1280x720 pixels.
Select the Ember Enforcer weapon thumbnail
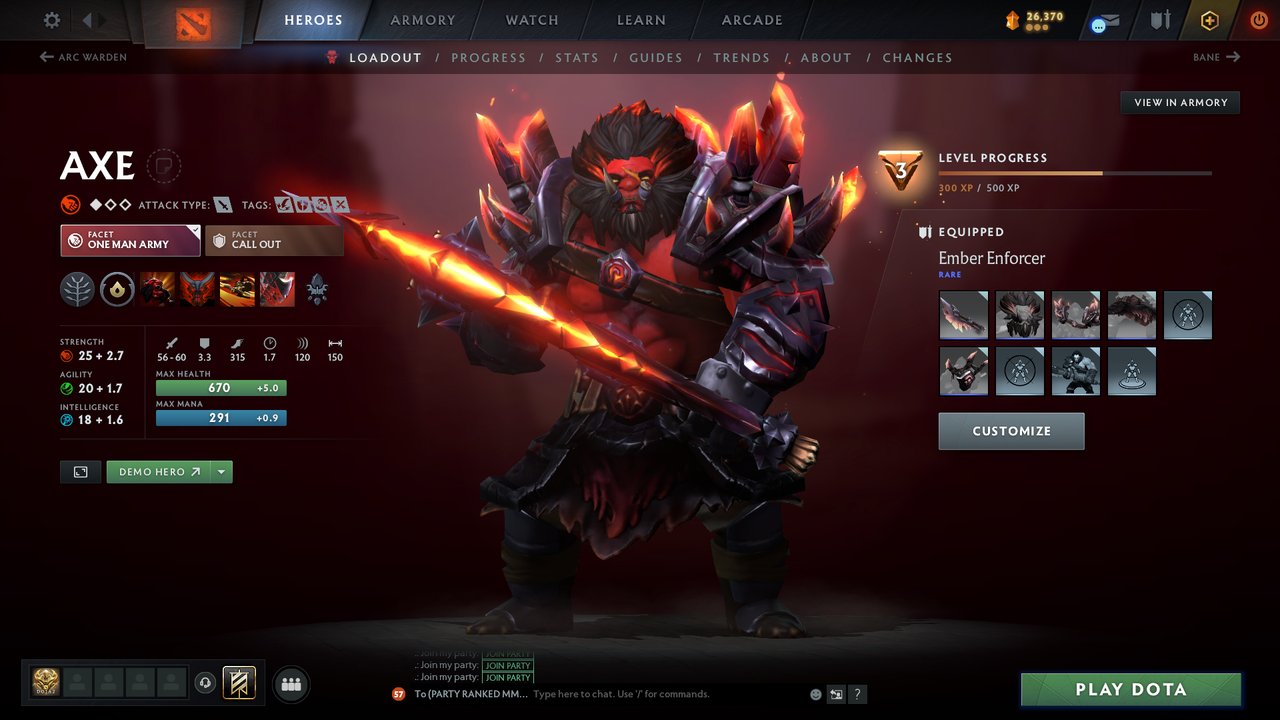(963, 315)
